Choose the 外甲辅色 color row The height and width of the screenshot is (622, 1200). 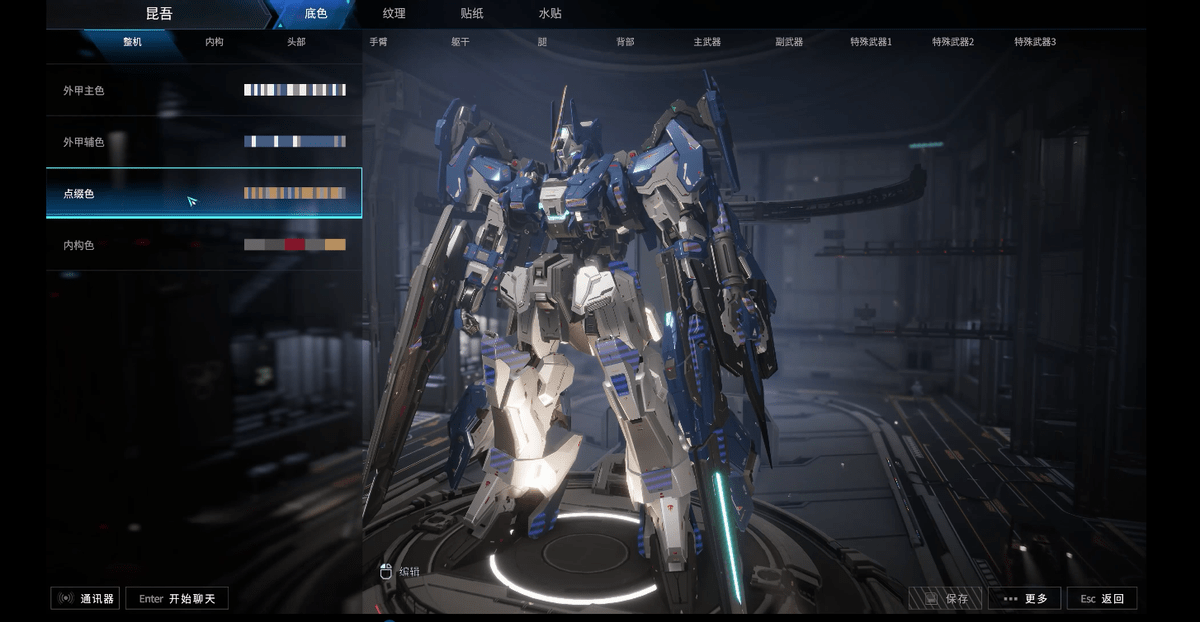(x=204, y=142)
